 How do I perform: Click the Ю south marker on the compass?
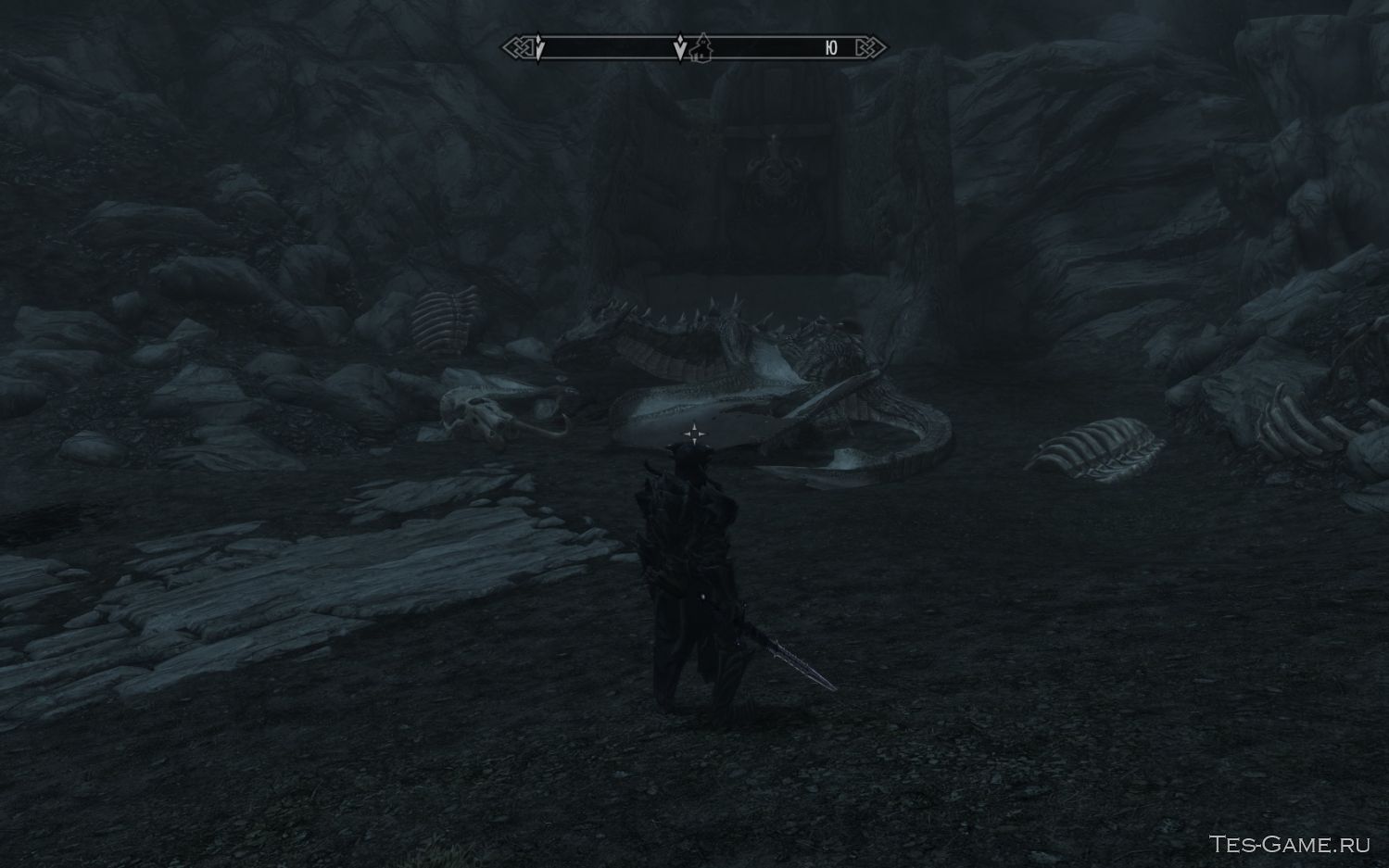click(831, 48)
